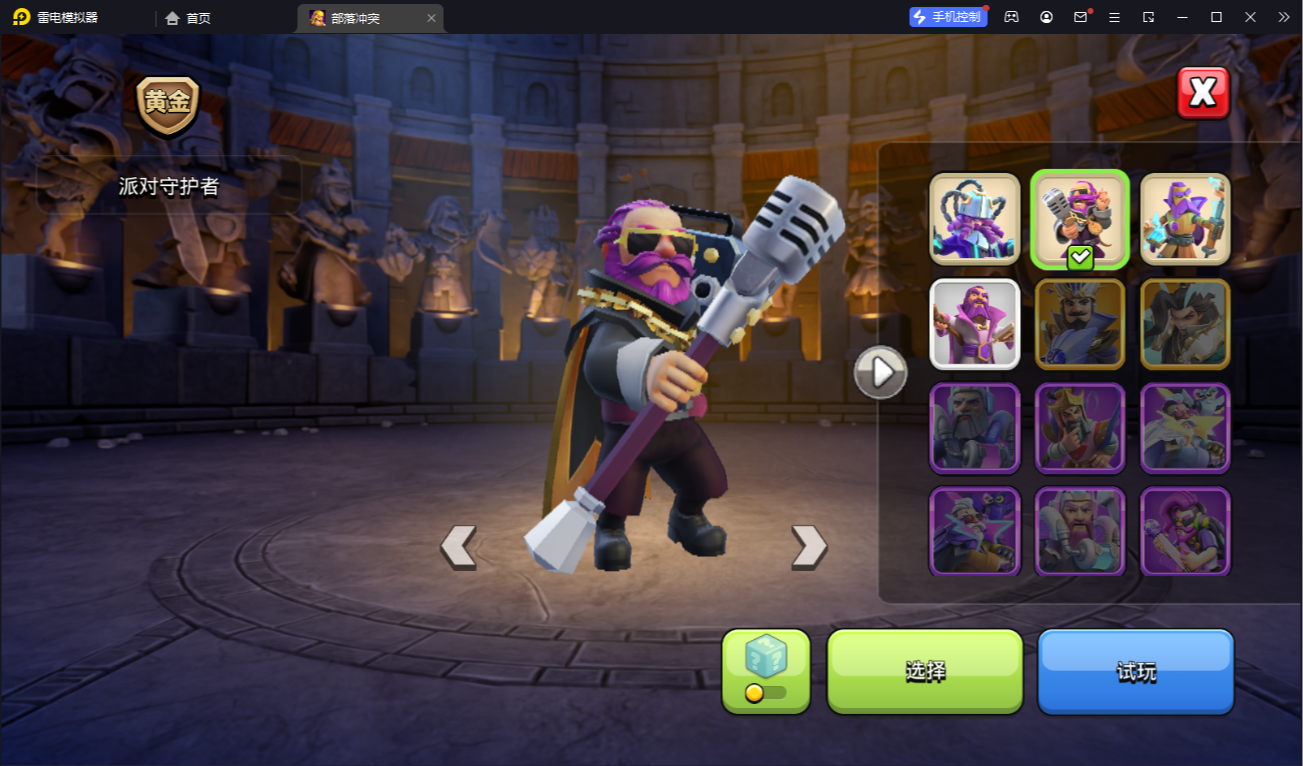1303x766 pixels.
Task: Switch to the 首页 home tab
Action: [188, 18]
